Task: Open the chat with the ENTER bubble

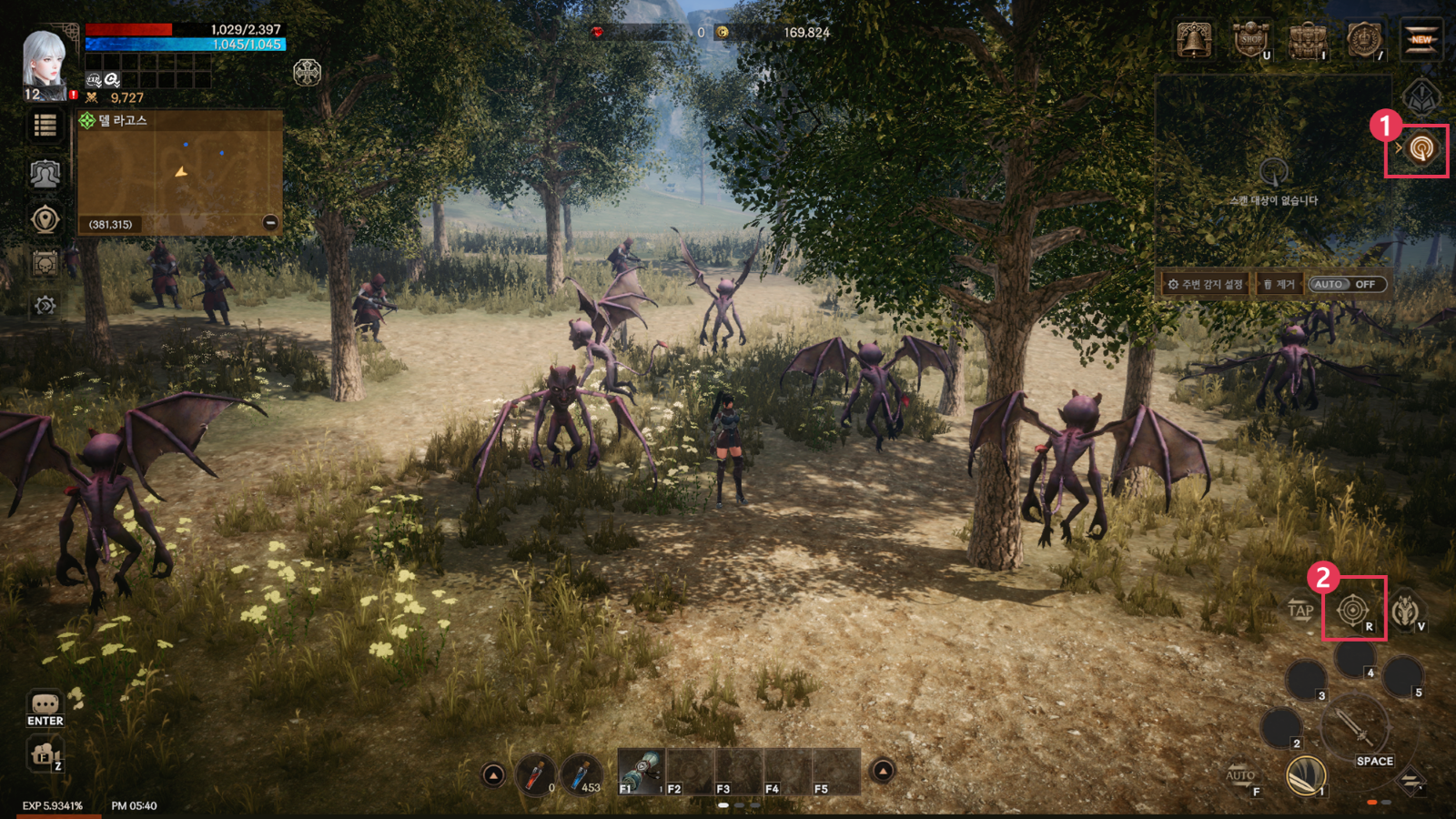Action: coord(45,708)
